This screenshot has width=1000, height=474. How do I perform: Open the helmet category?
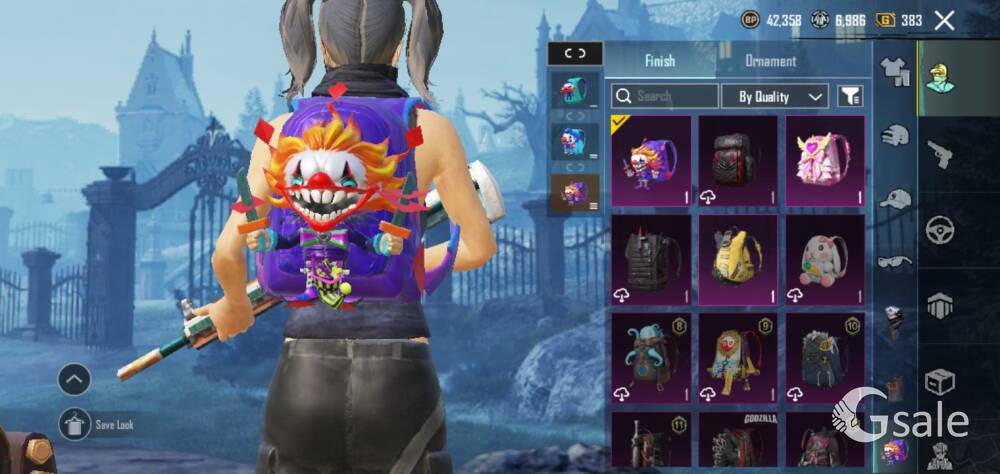point(894,135)
